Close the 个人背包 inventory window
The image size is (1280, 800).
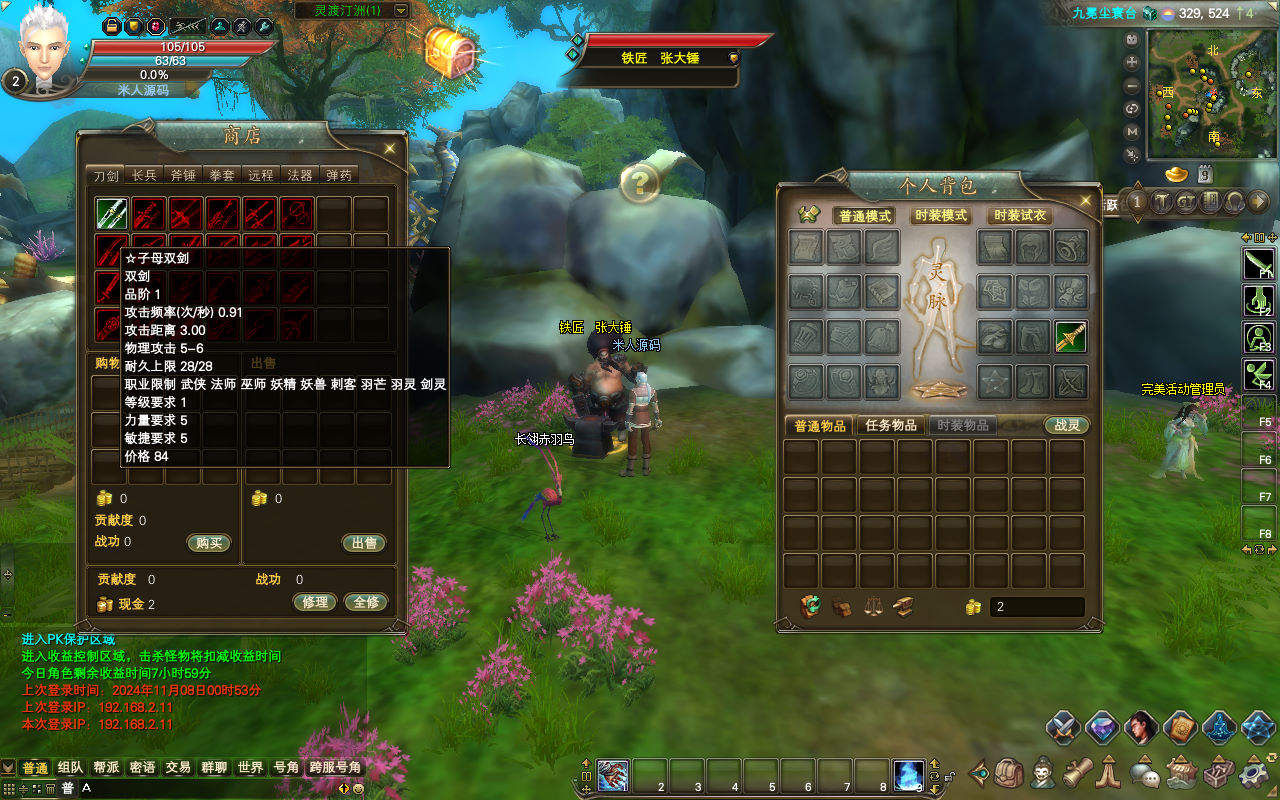(x=1087, y=201)
